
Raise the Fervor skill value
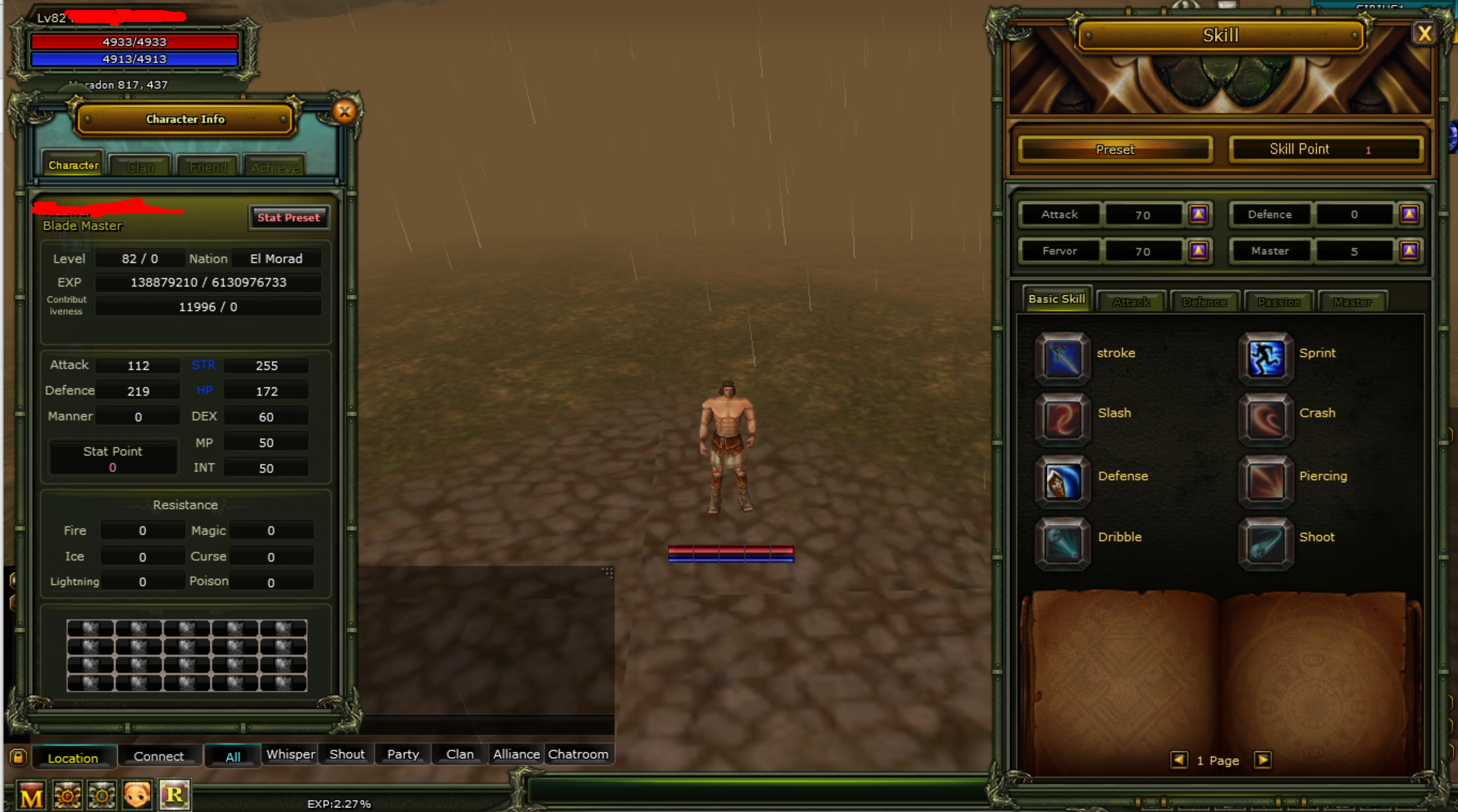click(x=1198, y=251)
